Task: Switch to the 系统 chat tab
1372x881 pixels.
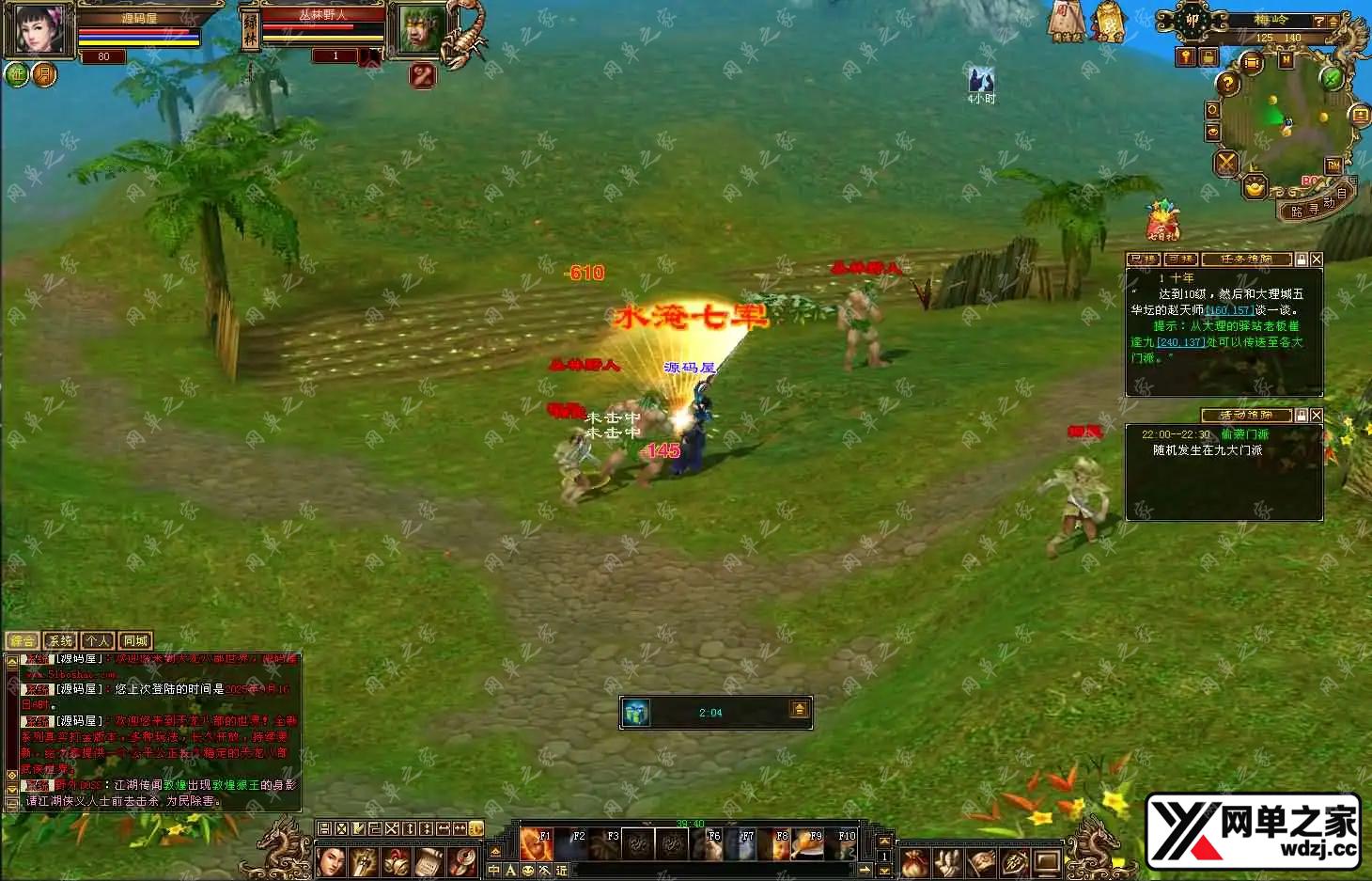Action: pyautogui.click(x=59, y=641)
